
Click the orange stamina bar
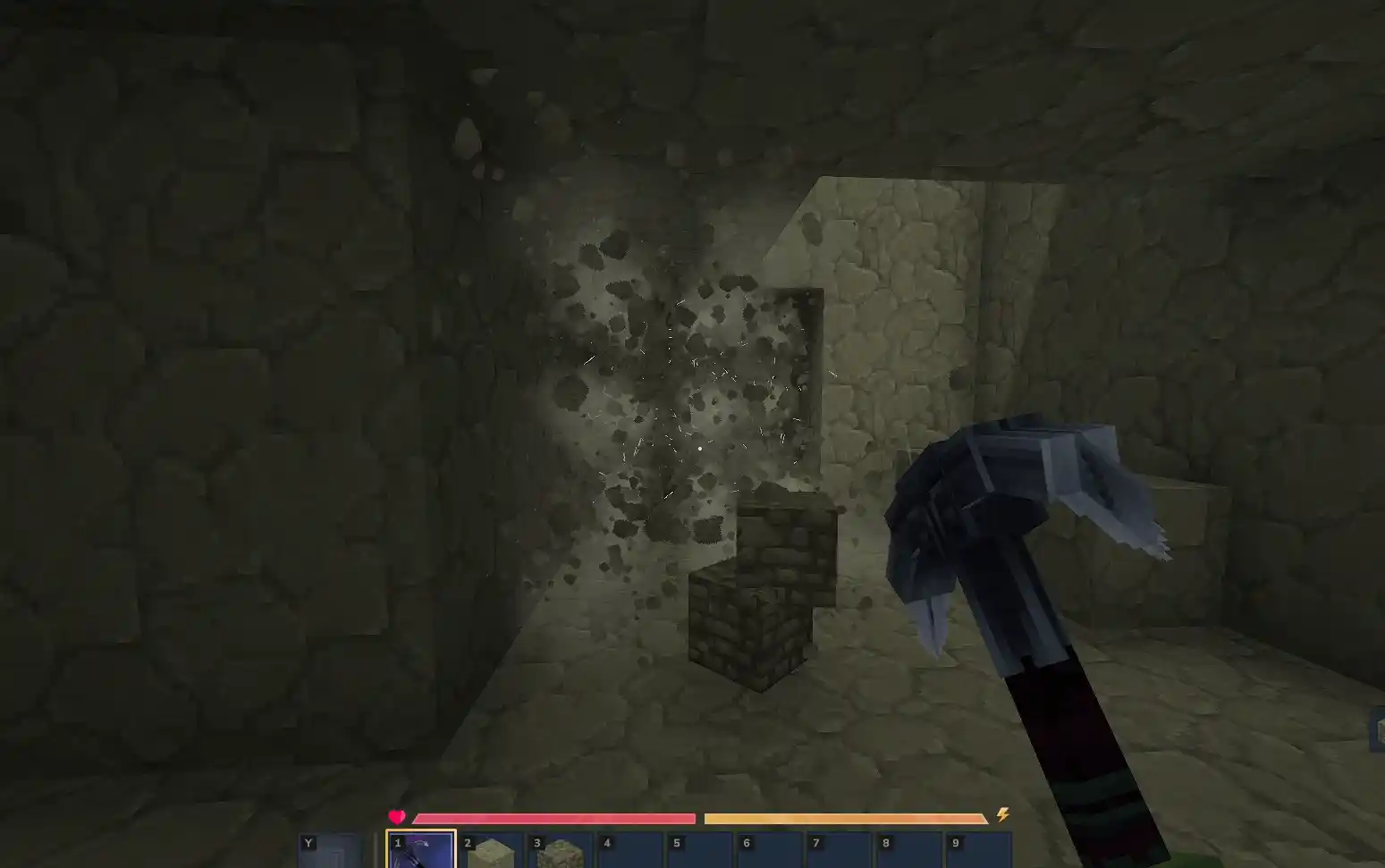(x=845, y=817)
